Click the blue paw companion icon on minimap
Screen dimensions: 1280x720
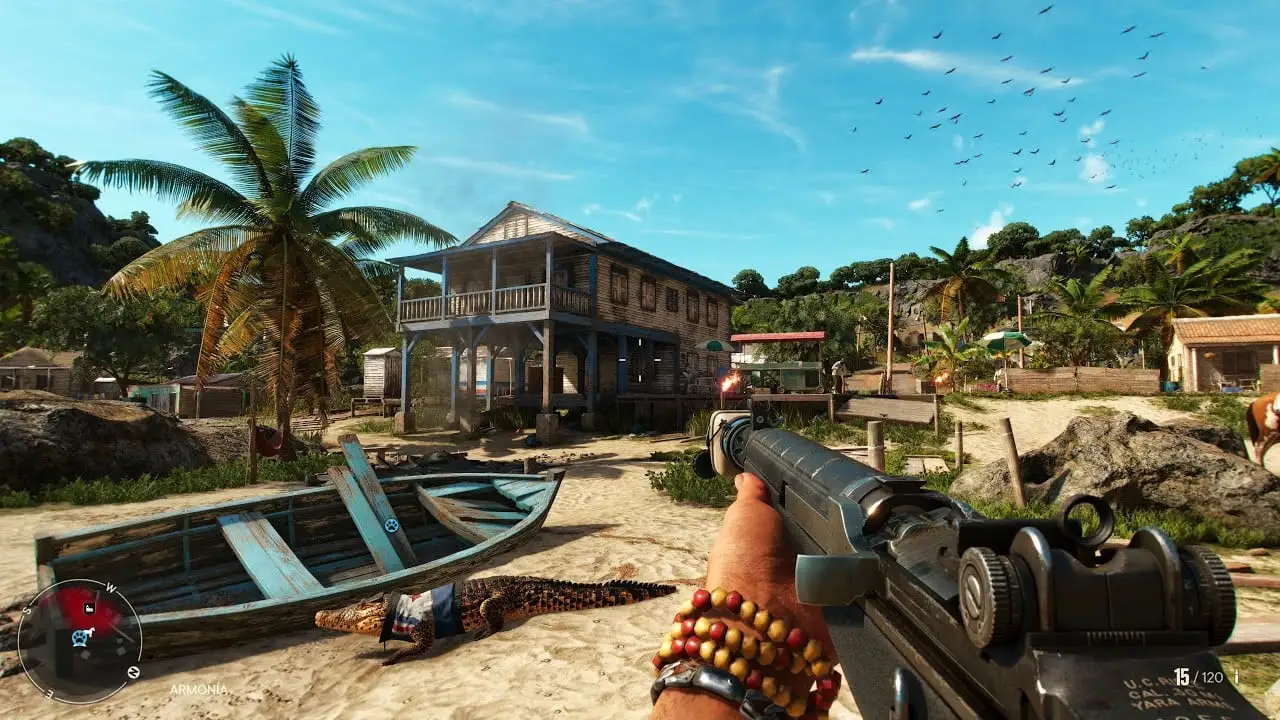coord(78,640)
